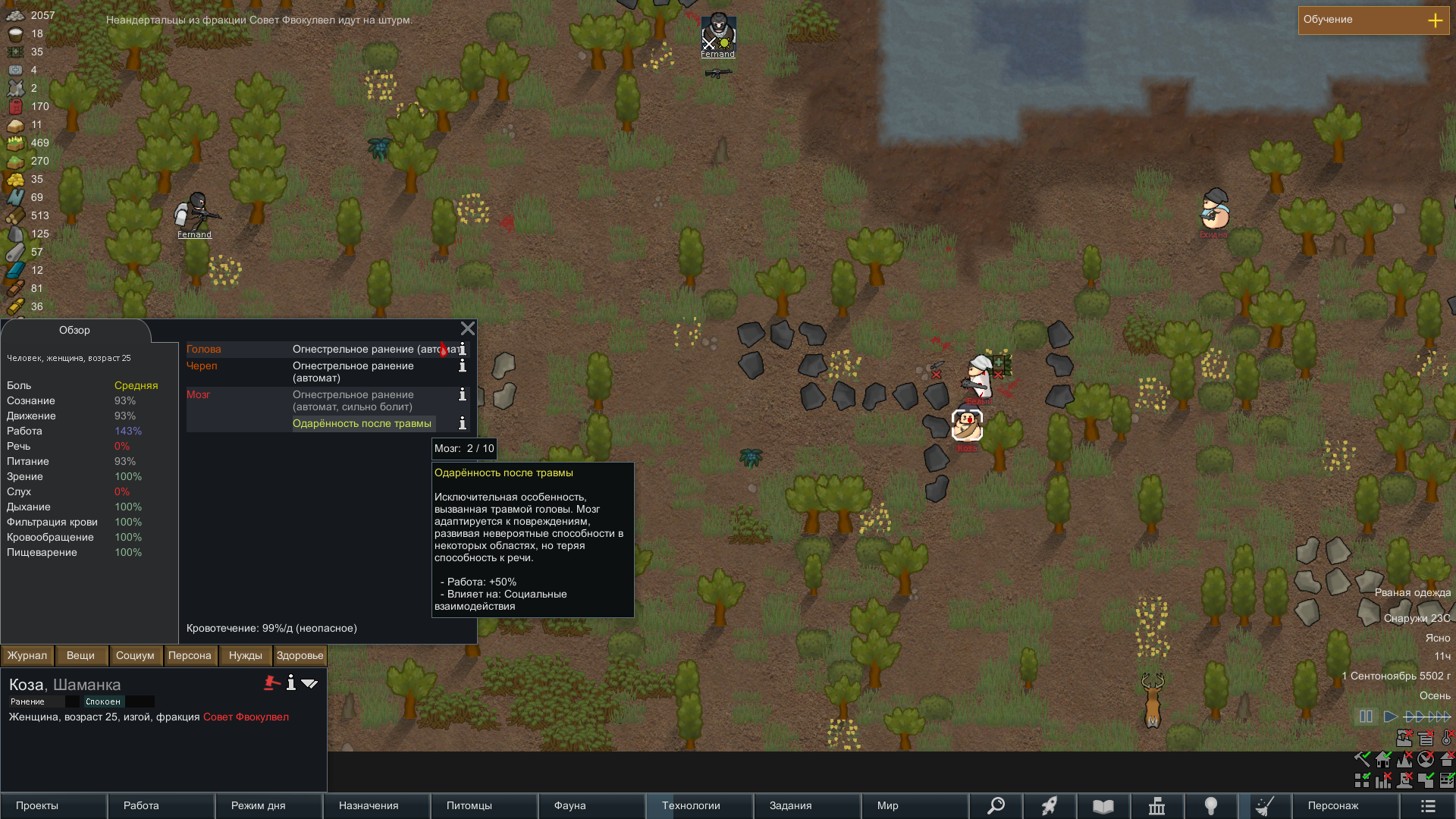Open the Вещи gear tab

(x=80, y=655)
